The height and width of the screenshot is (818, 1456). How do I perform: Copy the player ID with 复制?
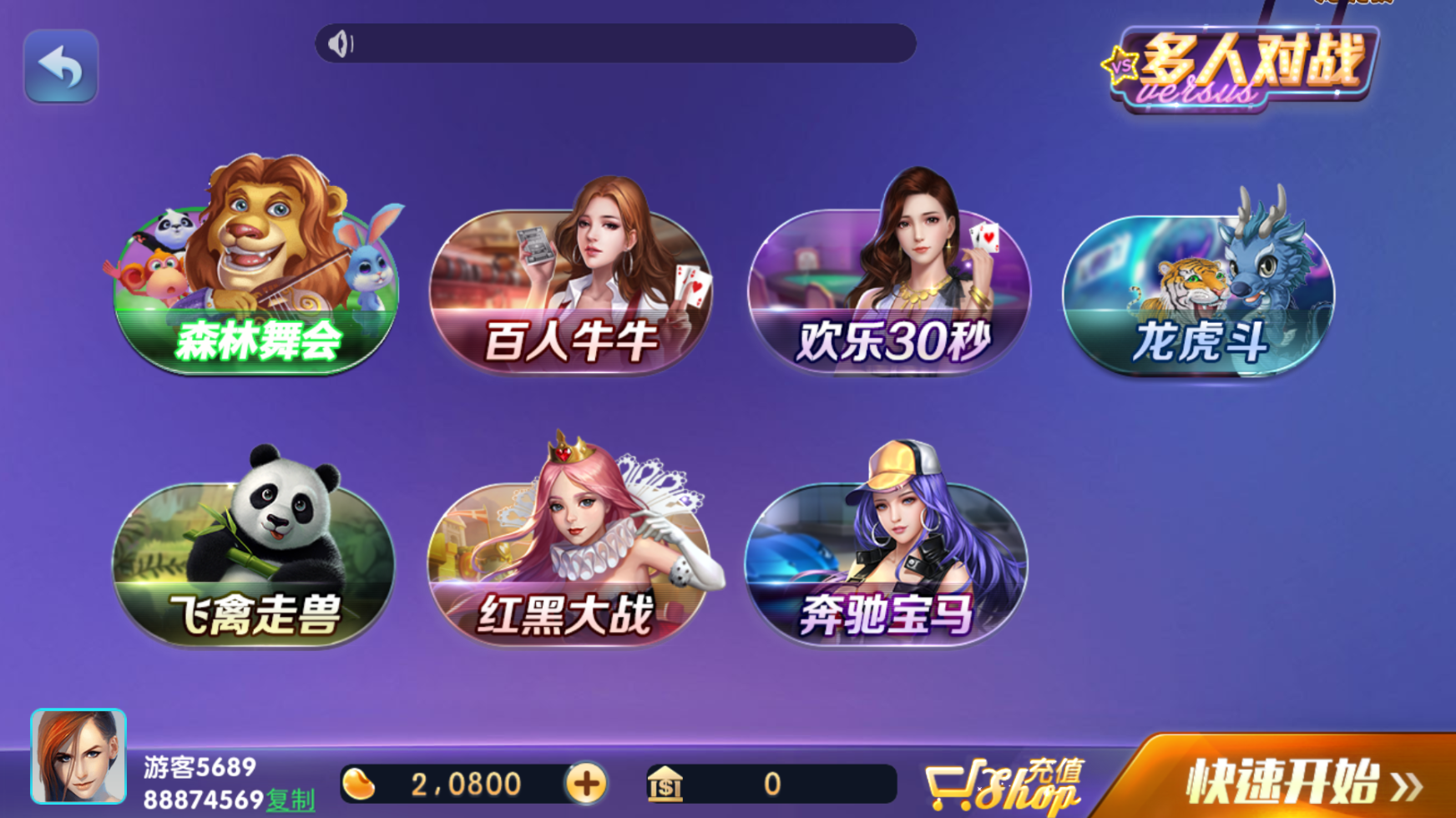[x=291, y=800]
